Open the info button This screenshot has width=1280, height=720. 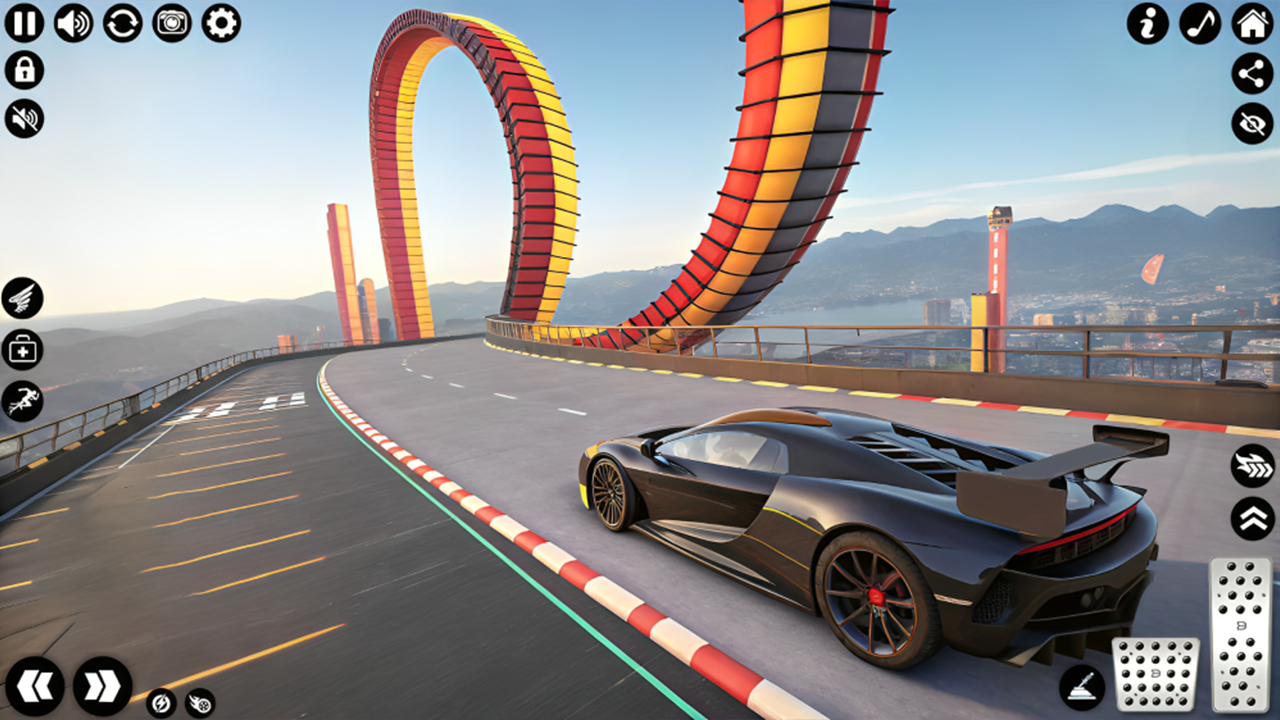coord(1148,23)
